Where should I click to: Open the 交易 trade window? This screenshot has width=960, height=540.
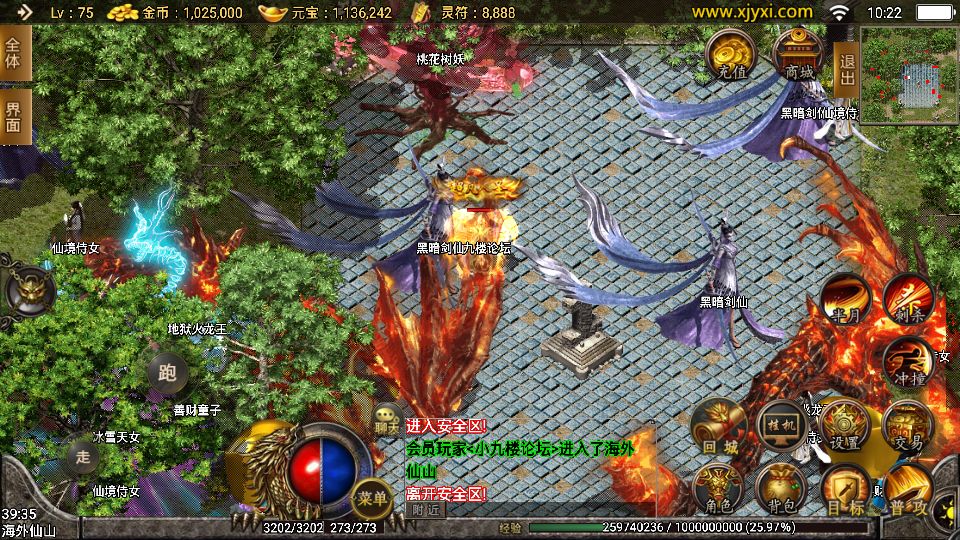pos(908,426)
